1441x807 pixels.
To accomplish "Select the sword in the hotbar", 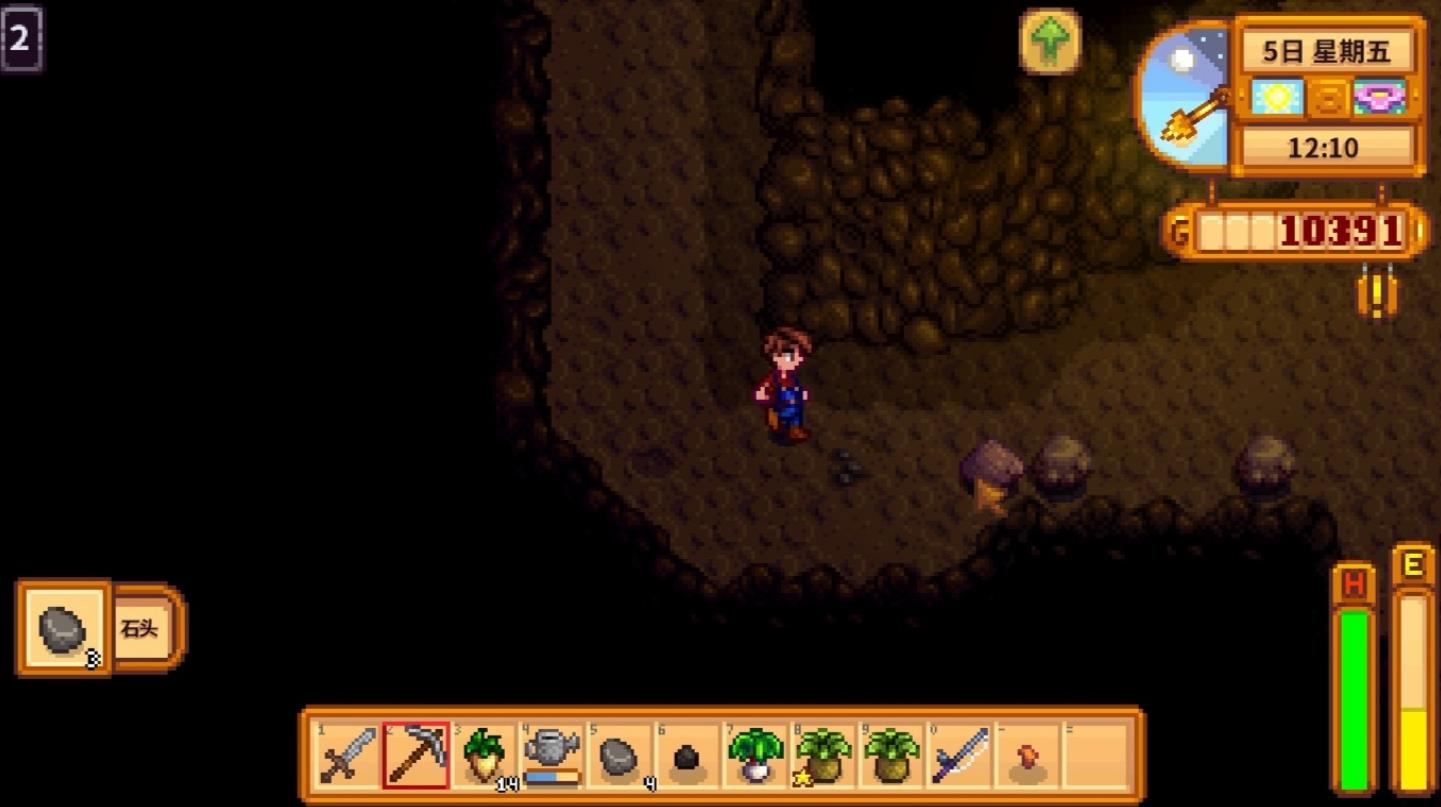I will (x=347, y=756).
